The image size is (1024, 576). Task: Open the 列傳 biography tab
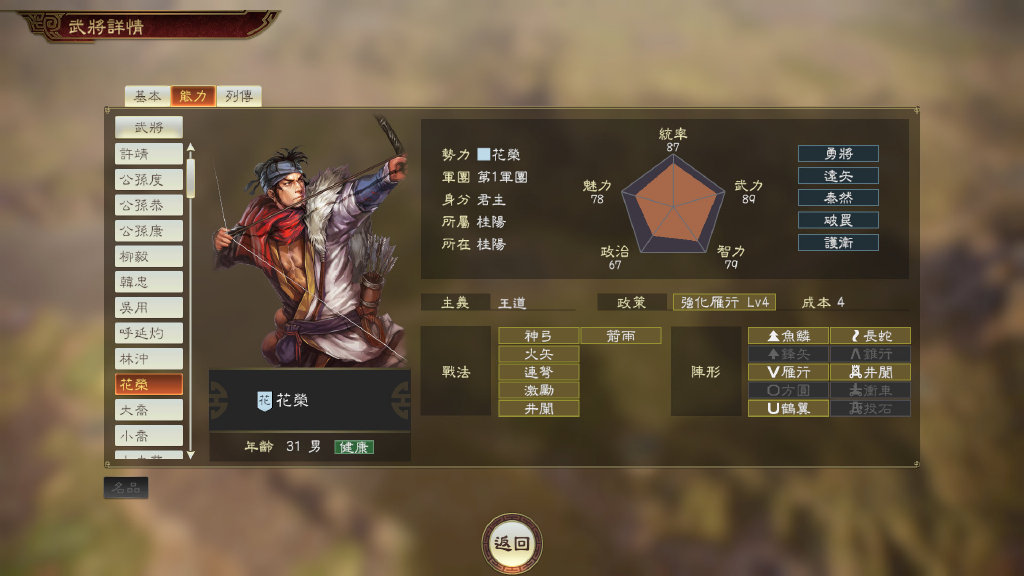(x=239, y=96)
